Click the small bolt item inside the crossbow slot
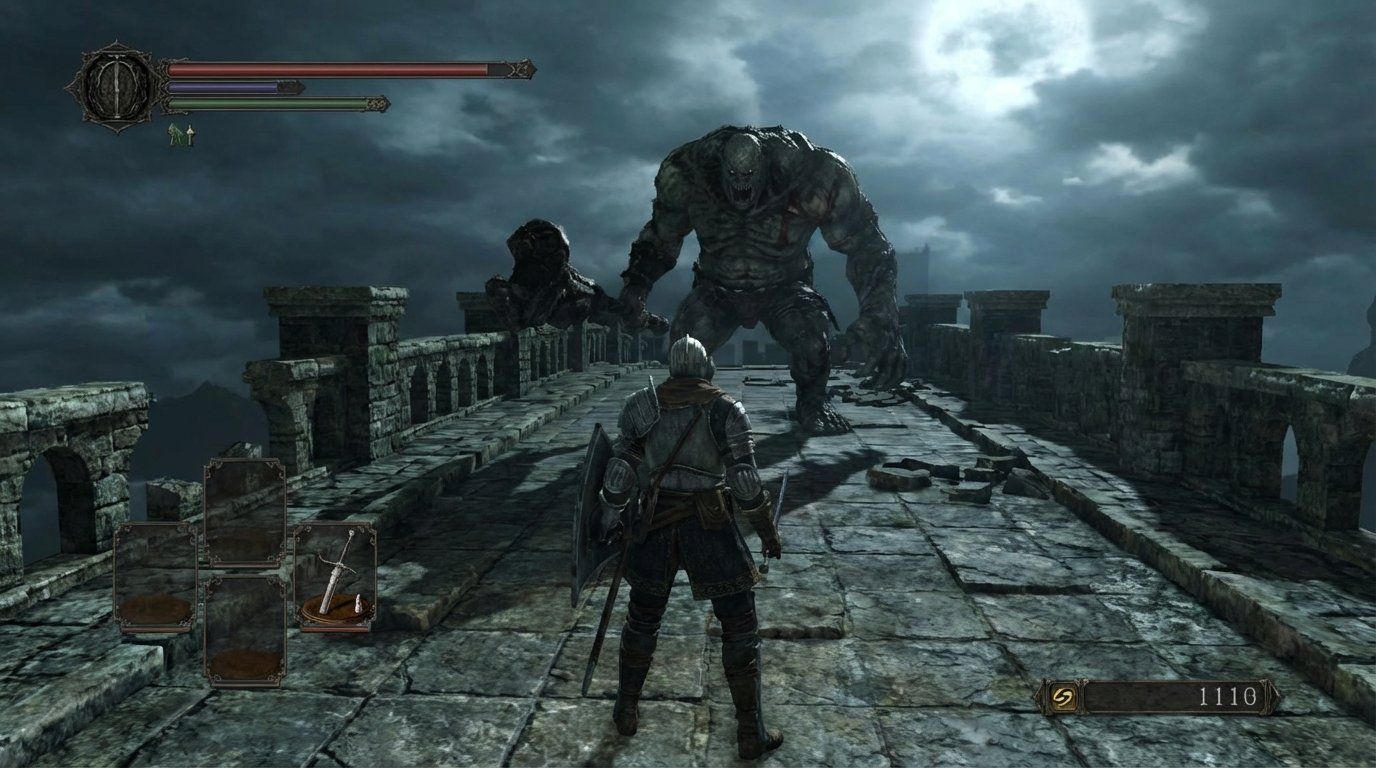The width and height of the screenshot is (1376, 768). pos(359,605)
